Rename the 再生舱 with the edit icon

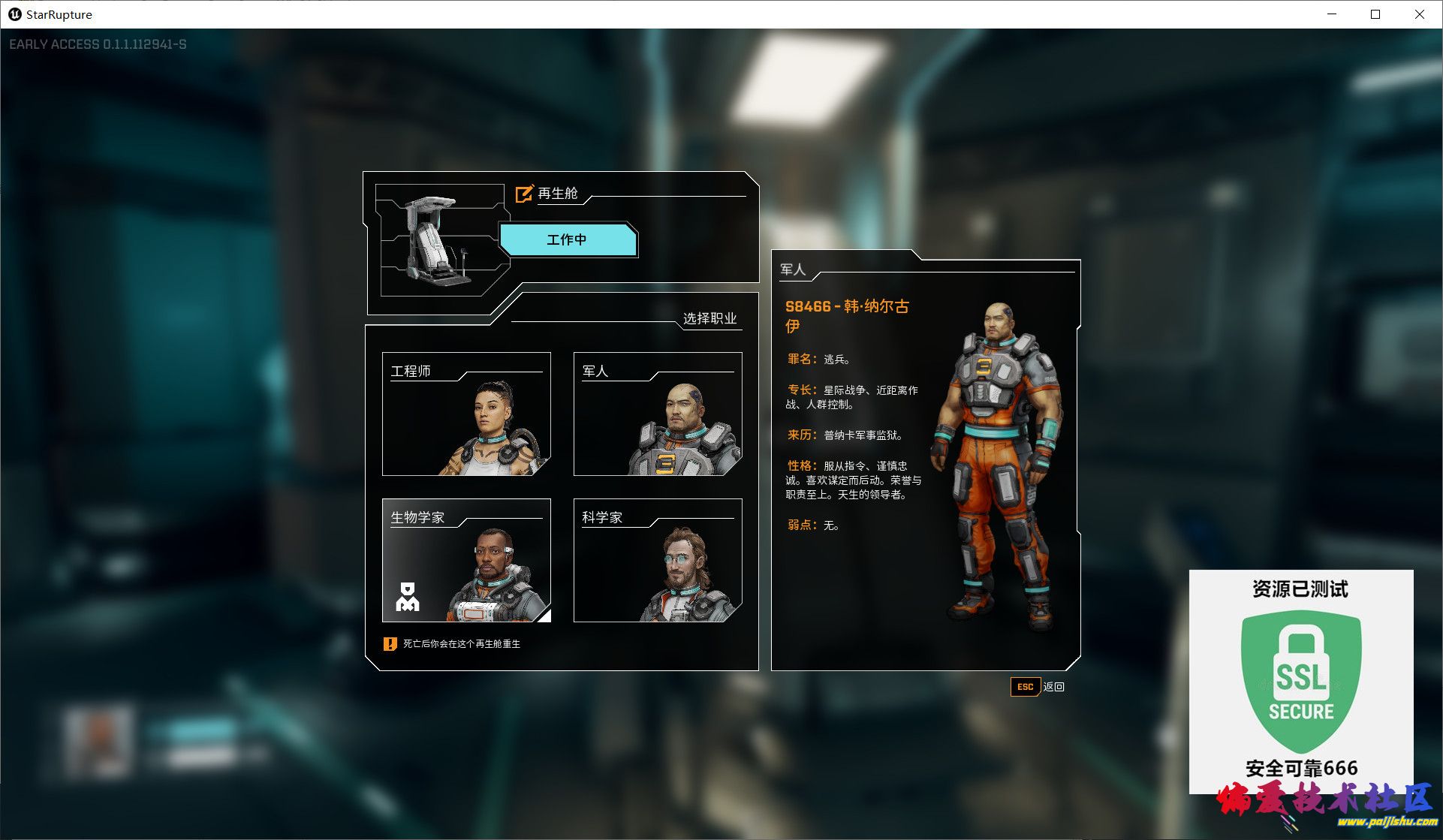coord(524,194)
